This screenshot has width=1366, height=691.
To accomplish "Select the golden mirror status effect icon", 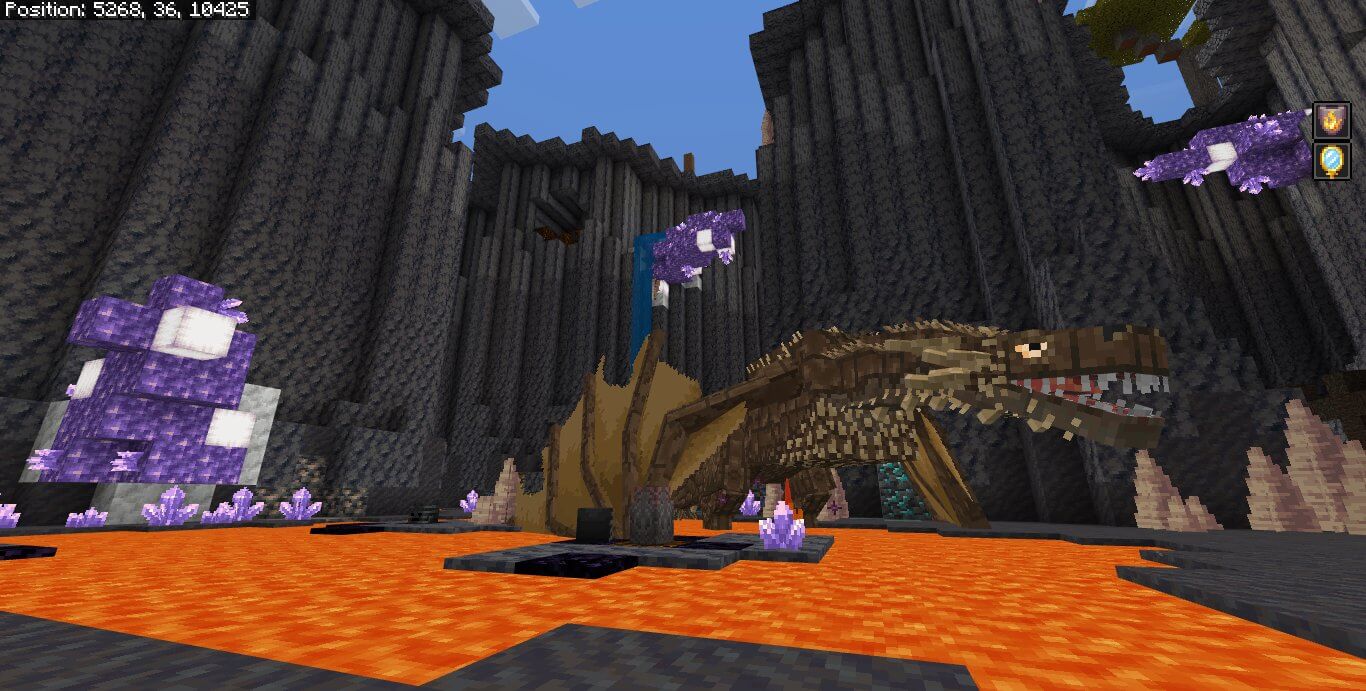I will (1332, 161).
